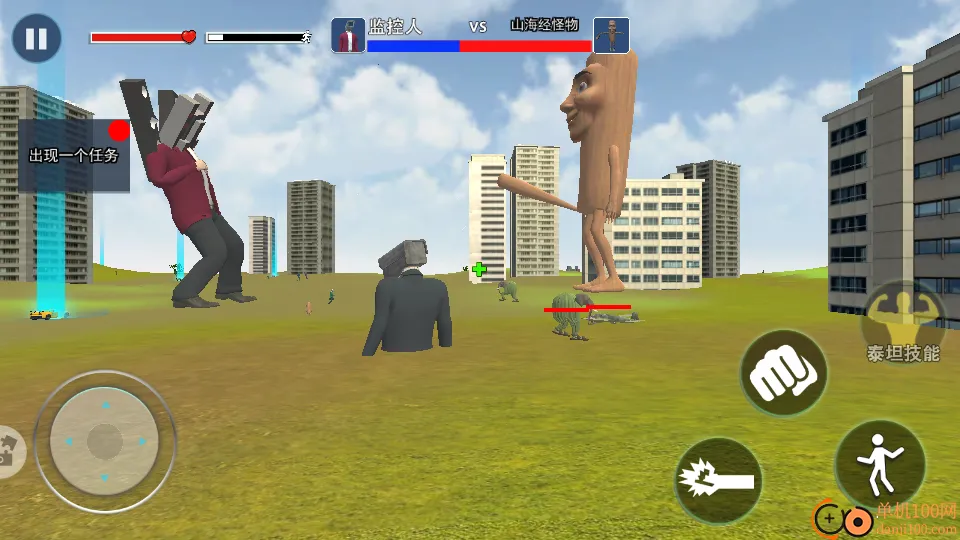Activate the 泰坦技能 titan skill
Viewport: 960px width, 540px height.
tap(902, 322)
